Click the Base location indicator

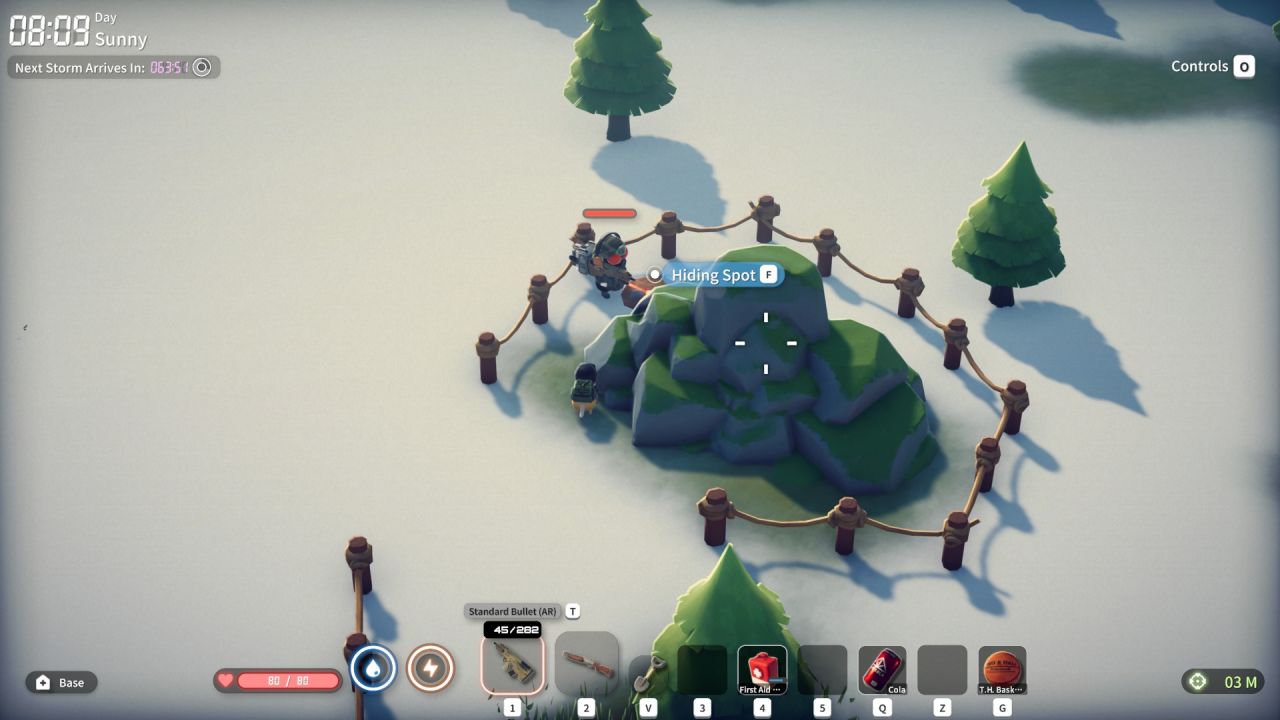tap(61, 682)
